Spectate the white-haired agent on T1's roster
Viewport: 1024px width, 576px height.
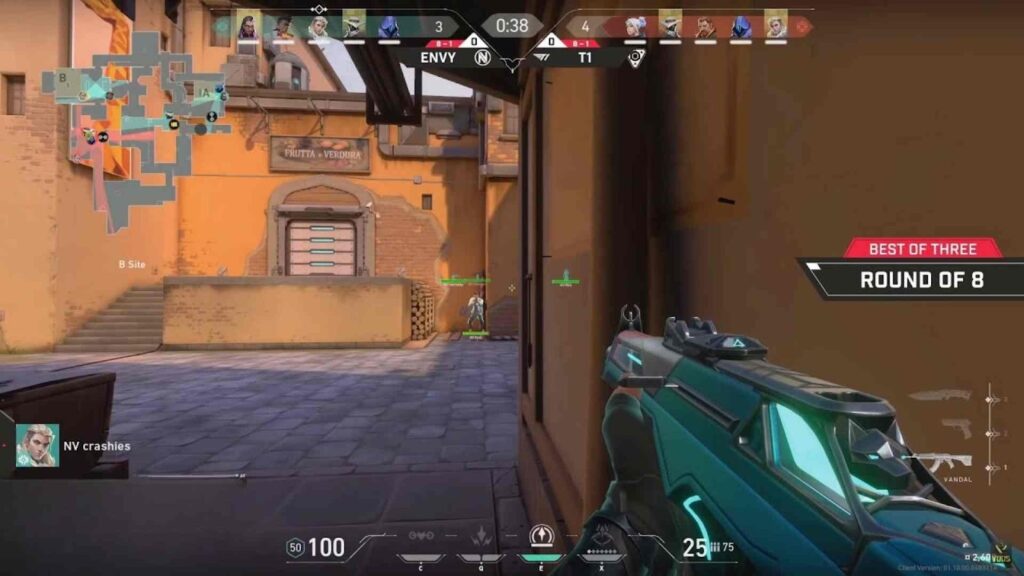pyautogui.click(x=636, y=27)
